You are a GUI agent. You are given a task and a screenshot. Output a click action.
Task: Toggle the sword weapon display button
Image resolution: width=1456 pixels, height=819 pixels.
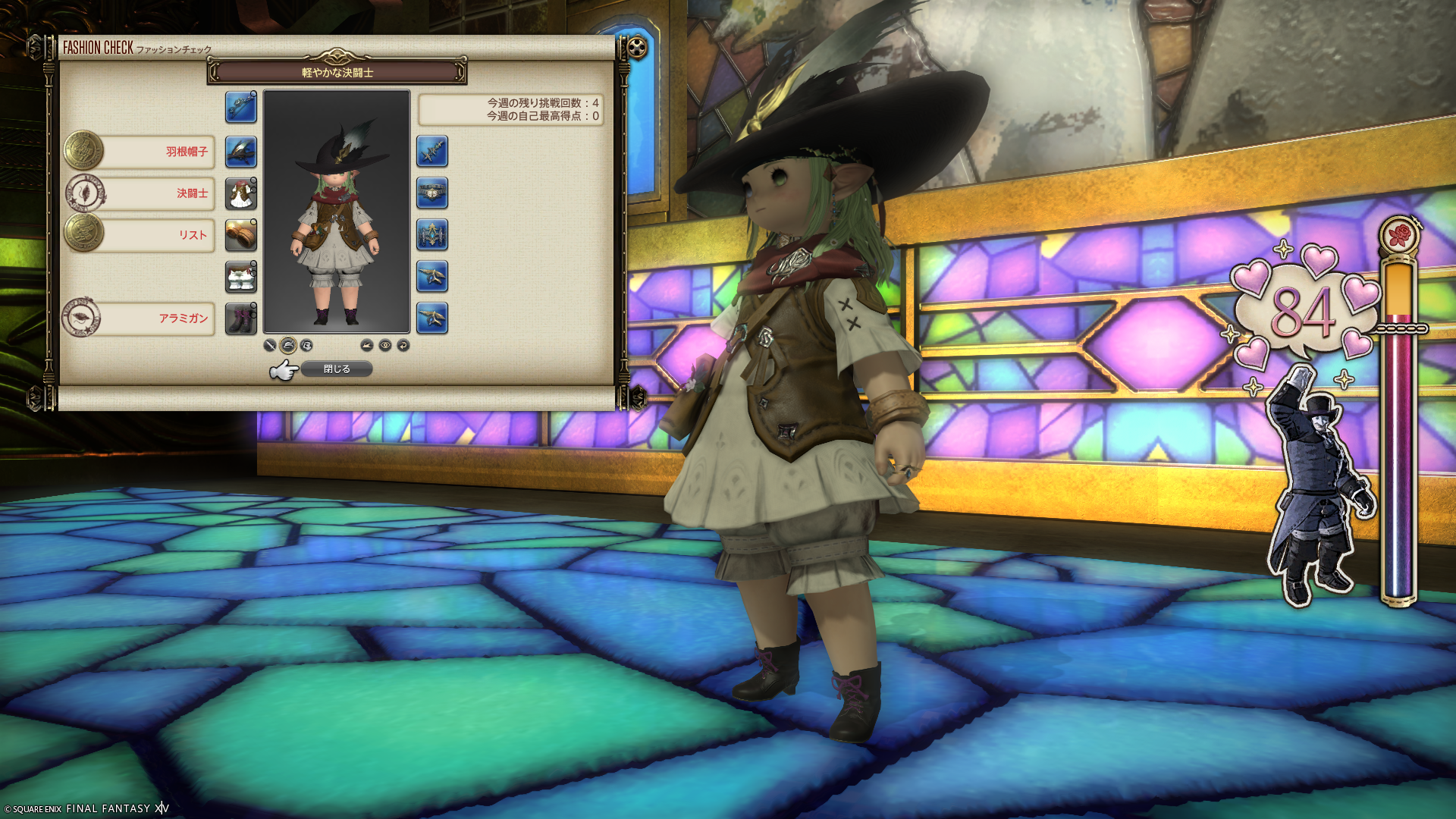point(270,346)
